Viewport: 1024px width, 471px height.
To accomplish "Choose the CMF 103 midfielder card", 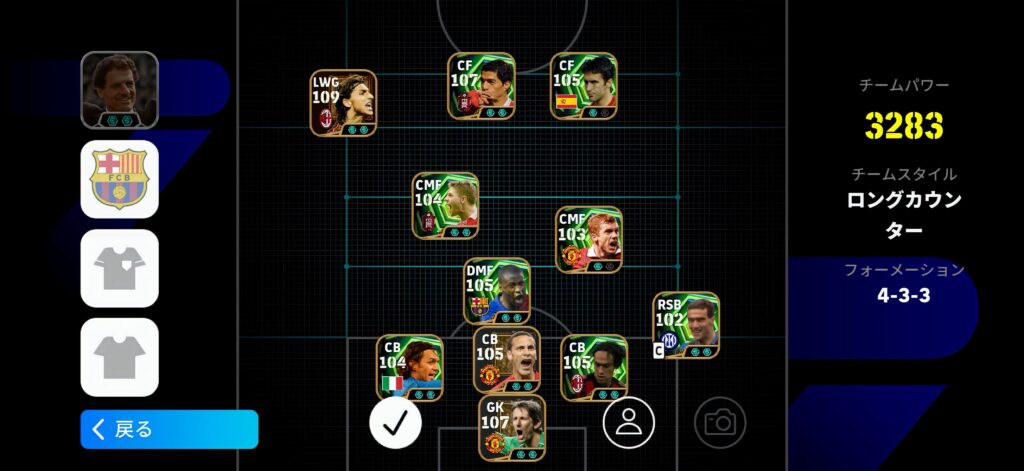I will point(588,240).
